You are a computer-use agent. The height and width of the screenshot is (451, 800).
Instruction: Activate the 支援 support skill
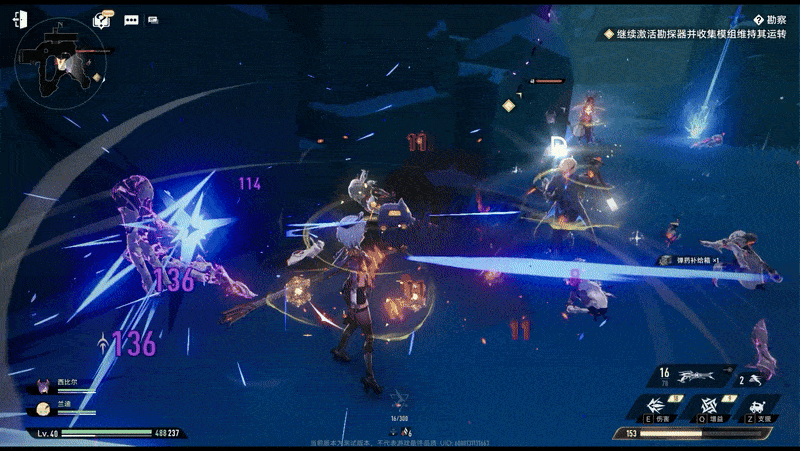pyautogui.click(x=760, y=407)
